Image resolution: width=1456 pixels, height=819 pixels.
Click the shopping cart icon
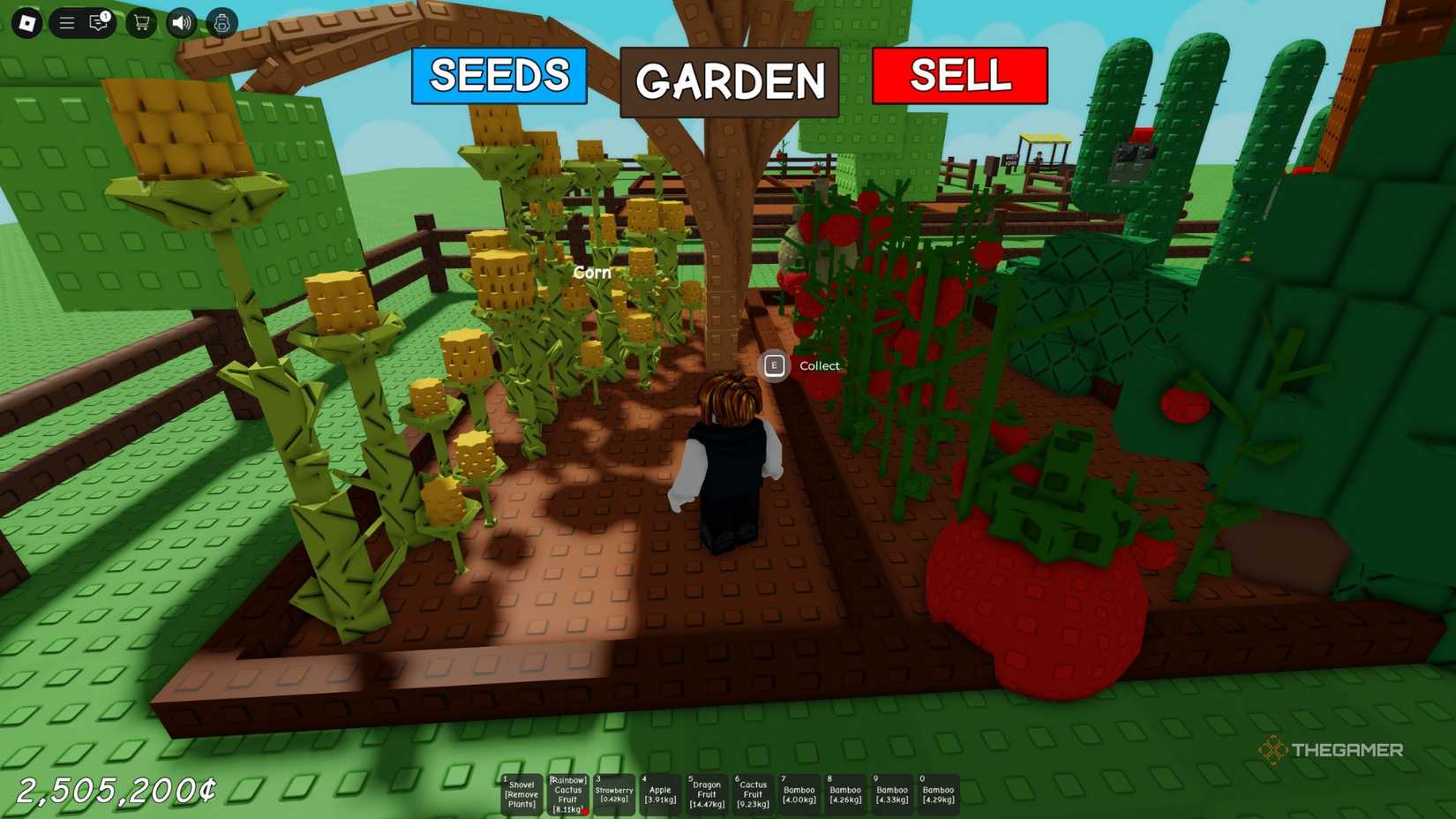coord(139,24)
